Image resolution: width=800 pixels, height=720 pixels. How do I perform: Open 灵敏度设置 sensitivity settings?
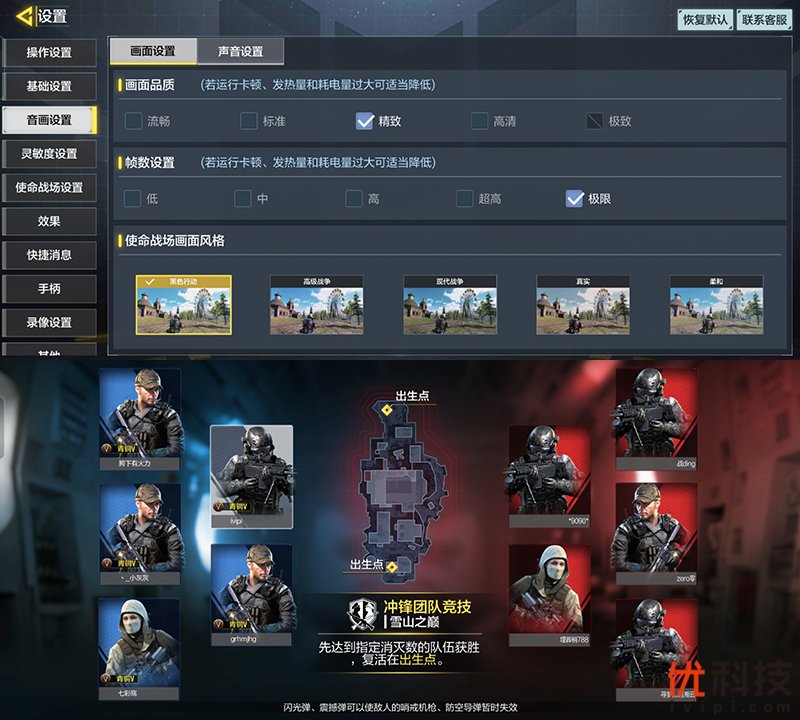[49, 154]
